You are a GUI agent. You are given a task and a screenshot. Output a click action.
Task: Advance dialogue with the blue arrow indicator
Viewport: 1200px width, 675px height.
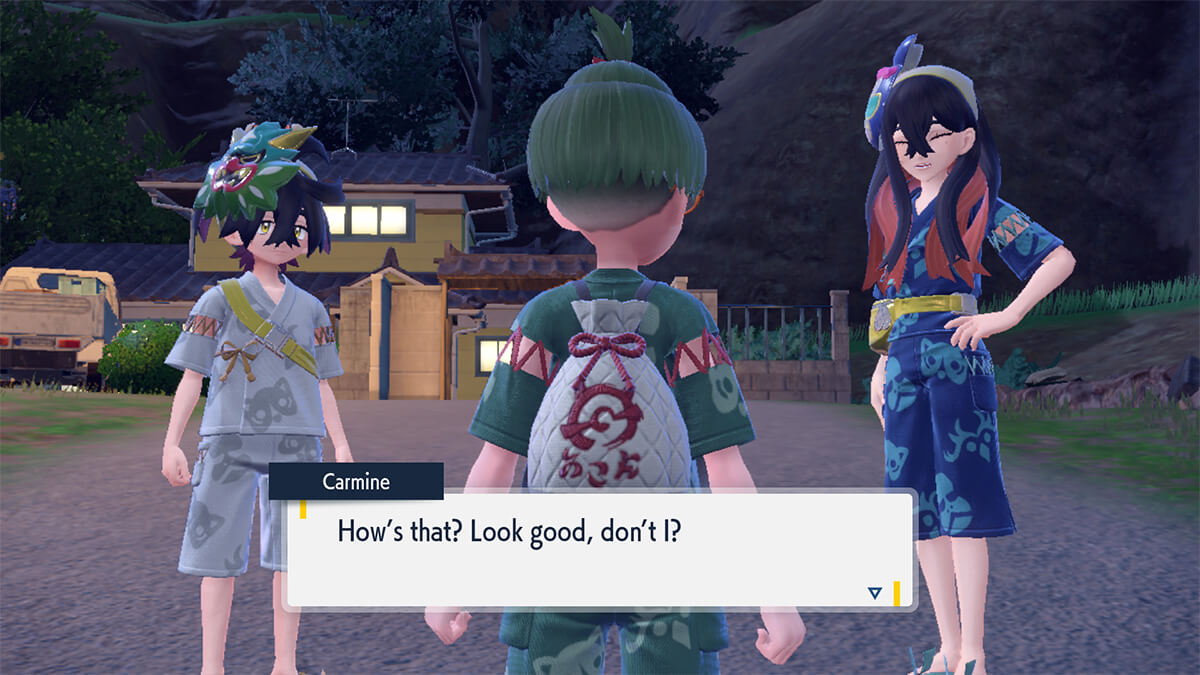(875, 593)
